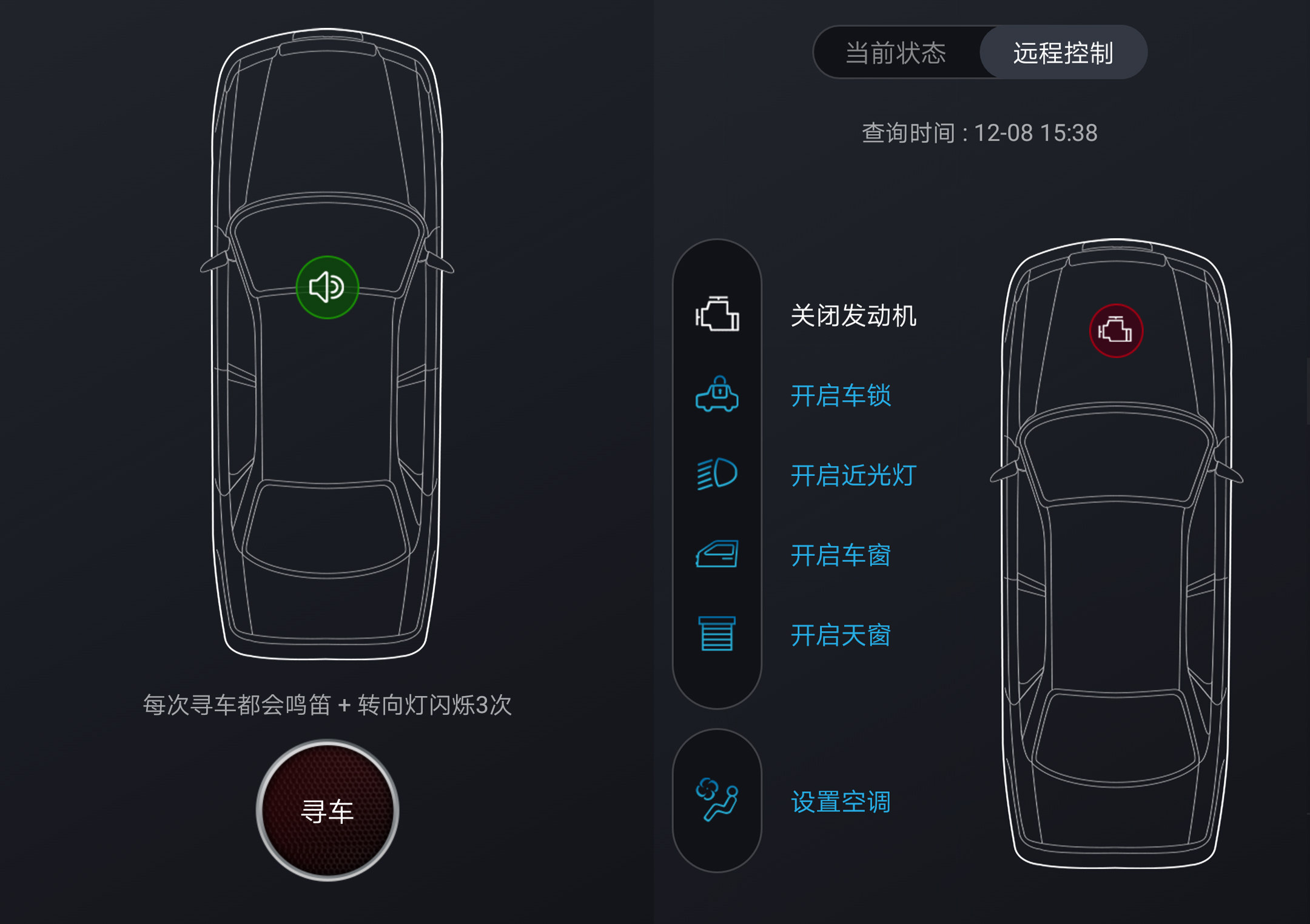Select the 远程控制 tab
1310x924 pixels.
[1063, 53]
